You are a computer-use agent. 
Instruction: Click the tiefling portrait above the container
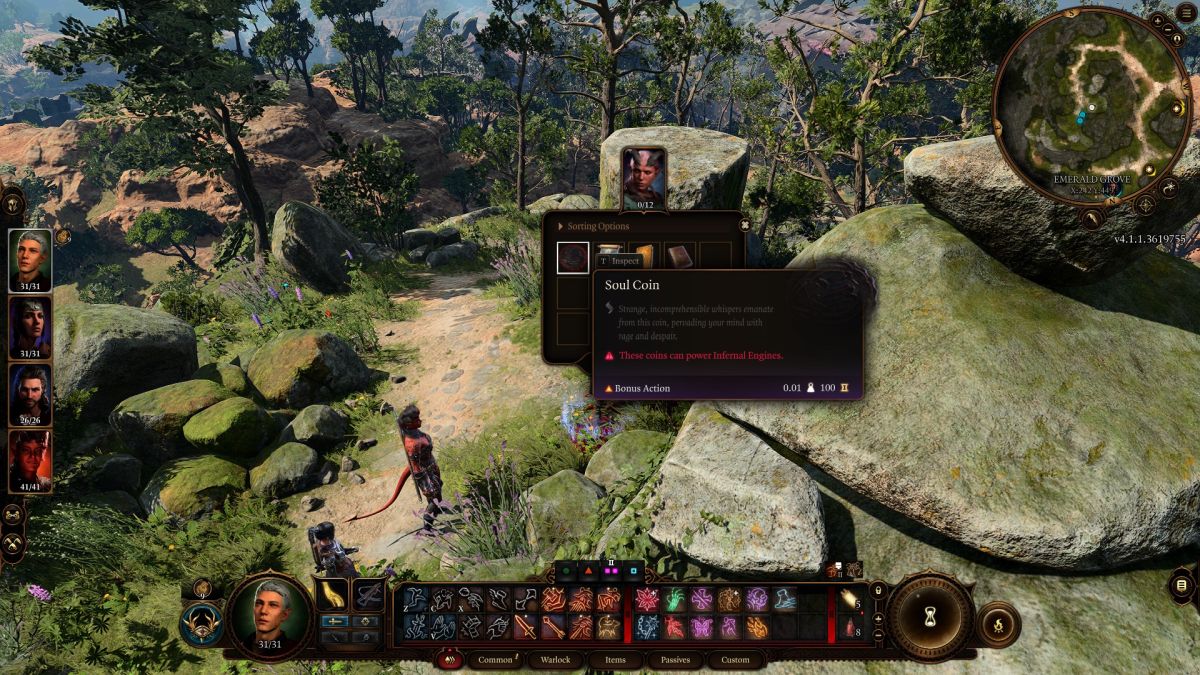pos(644,177)
